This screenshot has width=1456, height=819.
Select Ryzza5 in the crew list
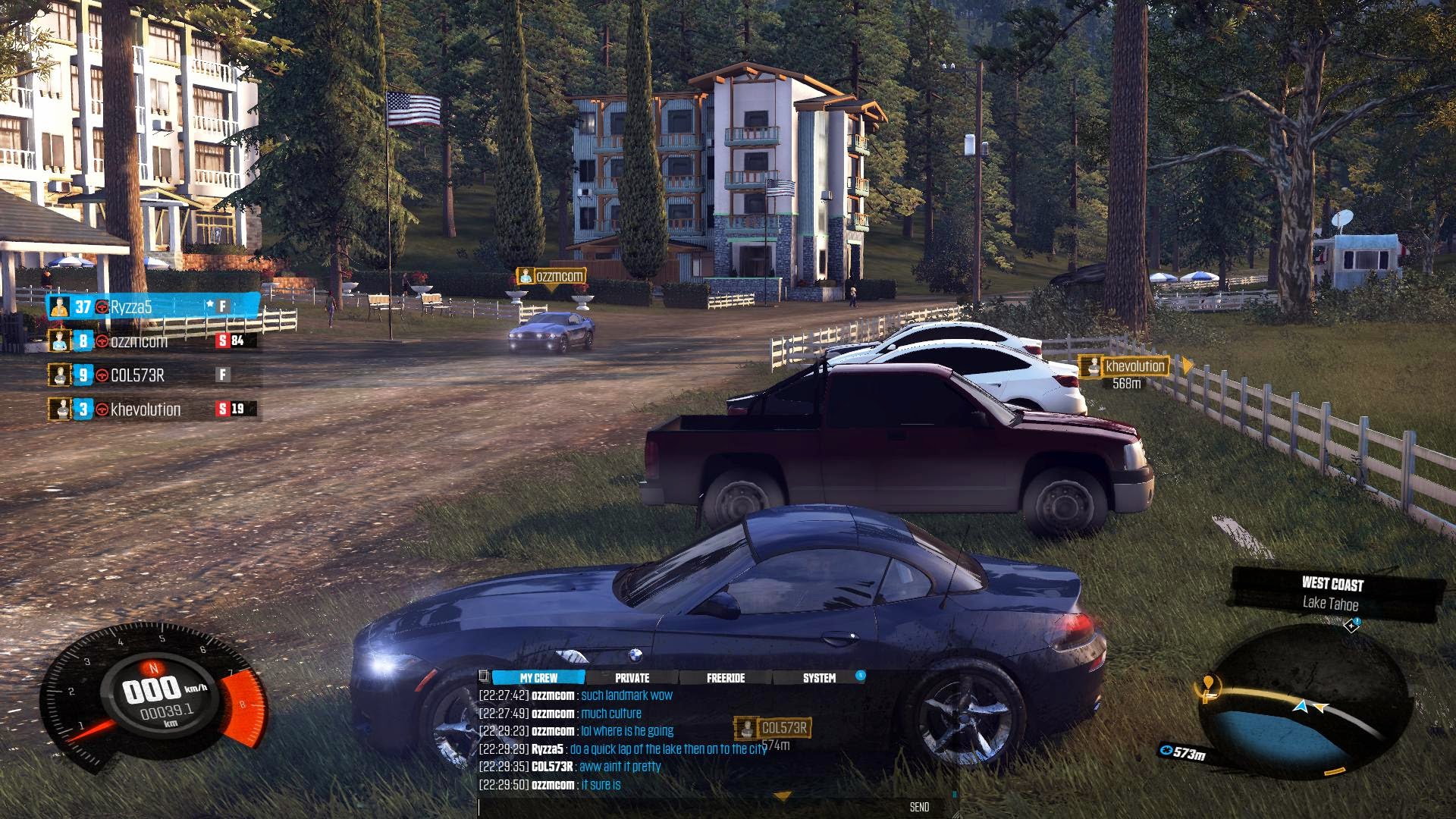pos(152,307)
